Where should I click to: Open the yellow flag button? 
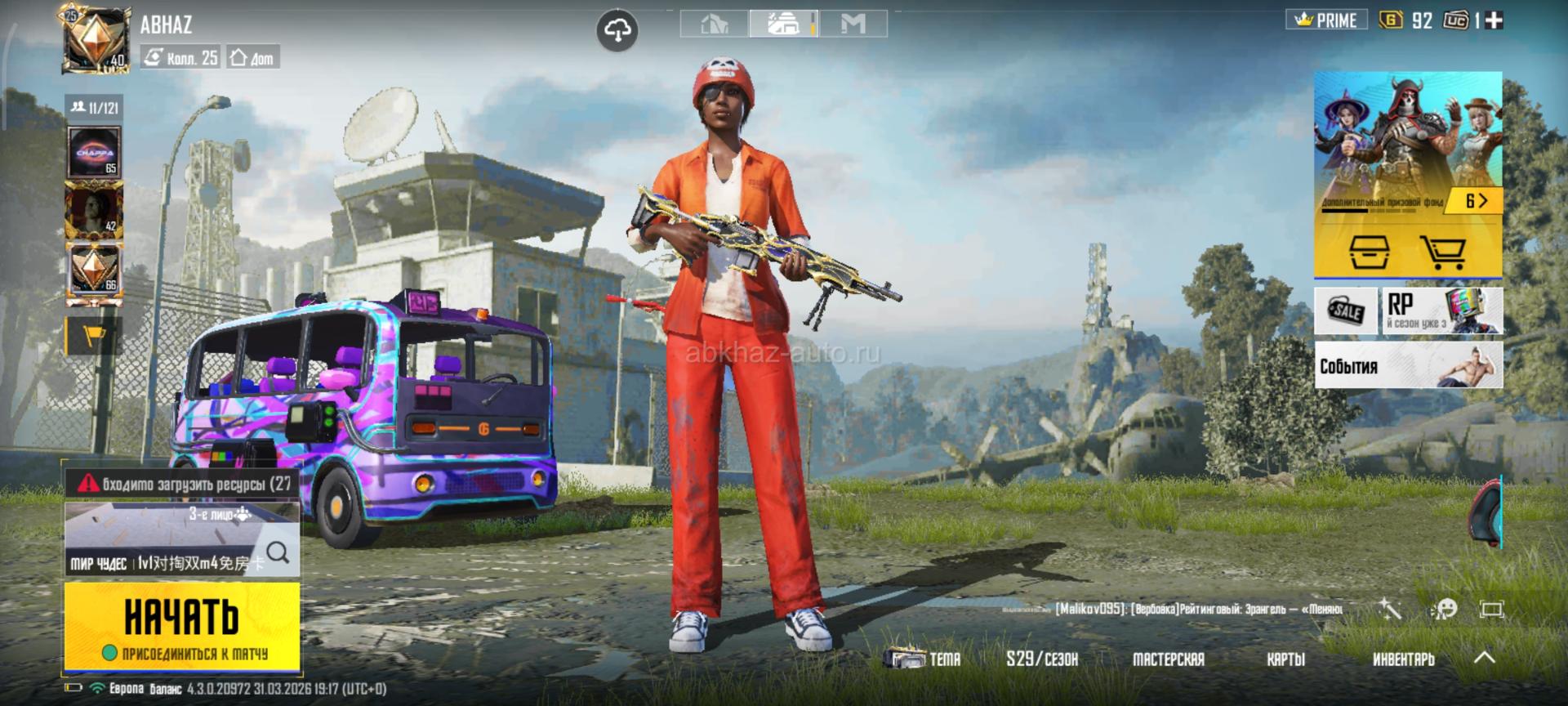point(94,337)
